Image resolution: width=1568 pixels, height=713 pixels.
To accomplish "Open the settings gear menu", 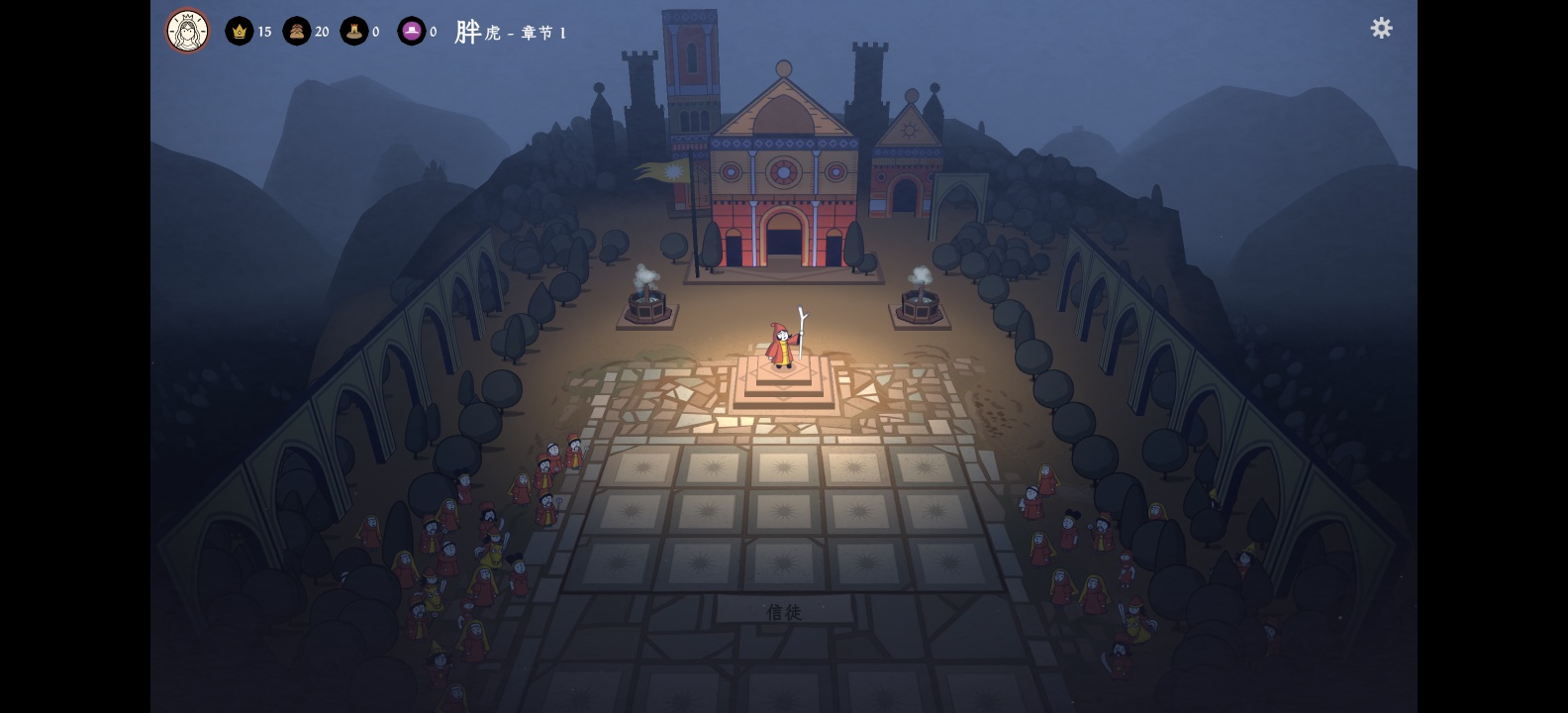I will click(x=1381, y=29).
